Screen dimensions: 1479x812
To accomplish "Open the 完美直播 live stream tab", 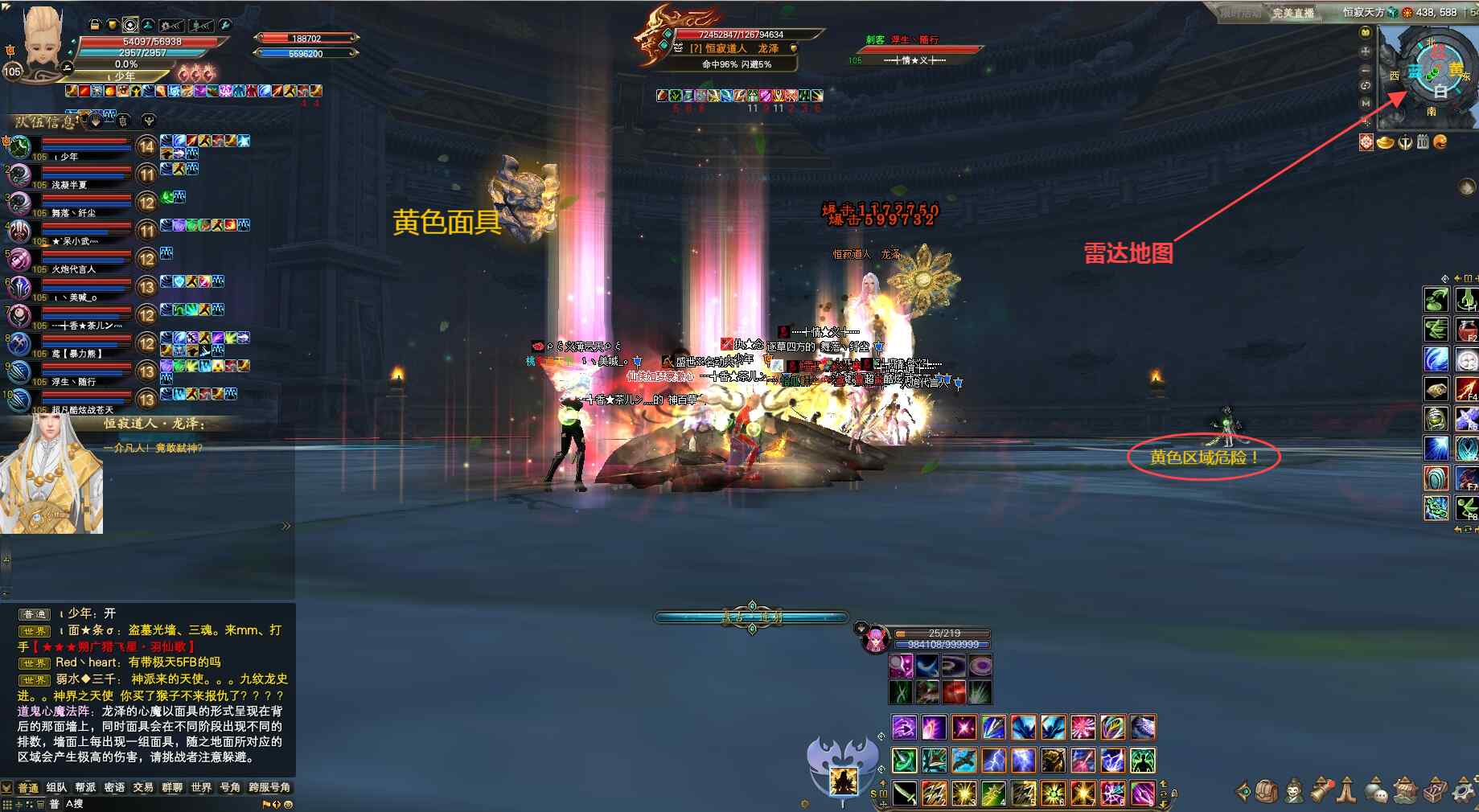I will pyautogui.click(x=1292, y=13).
